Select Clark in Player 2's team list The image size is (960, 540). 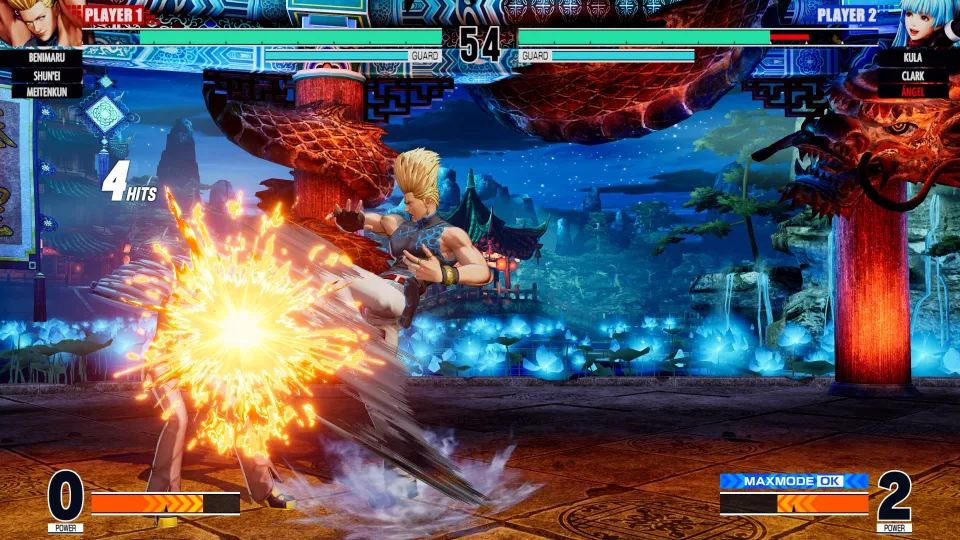coord(911,75)
